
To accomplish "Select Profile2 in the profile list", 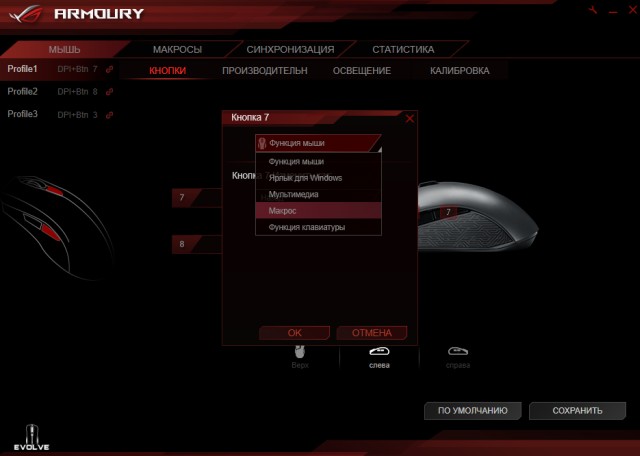I will 23,91.
